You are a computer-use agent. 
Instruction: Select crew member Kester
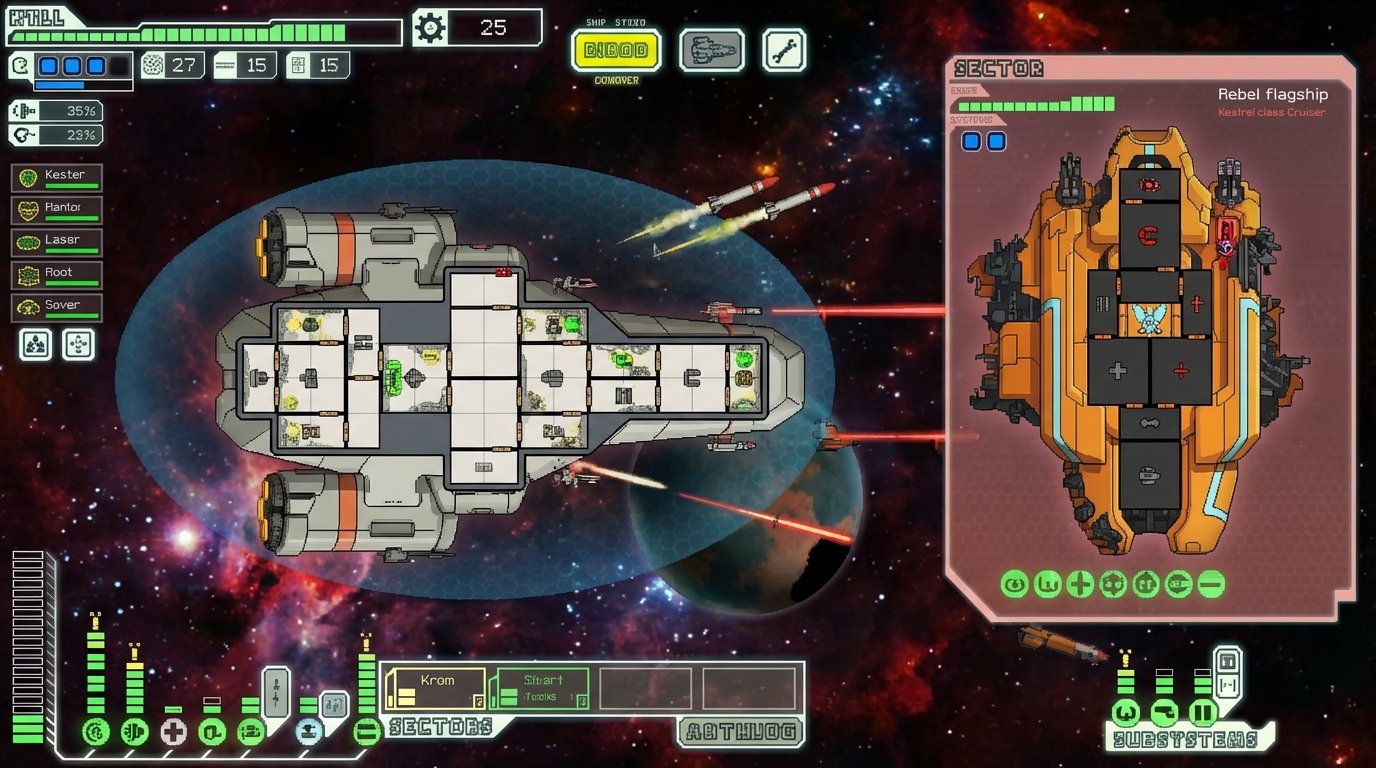pos(57,177)
